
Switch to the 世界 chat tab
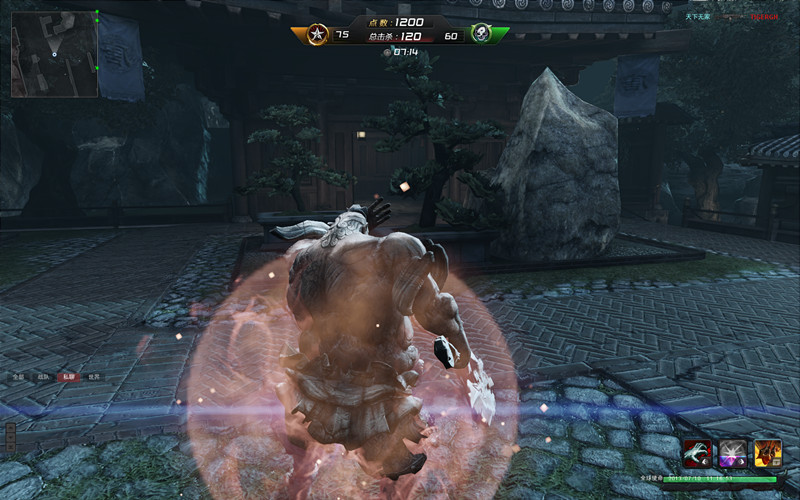click(x=93, y=377)
